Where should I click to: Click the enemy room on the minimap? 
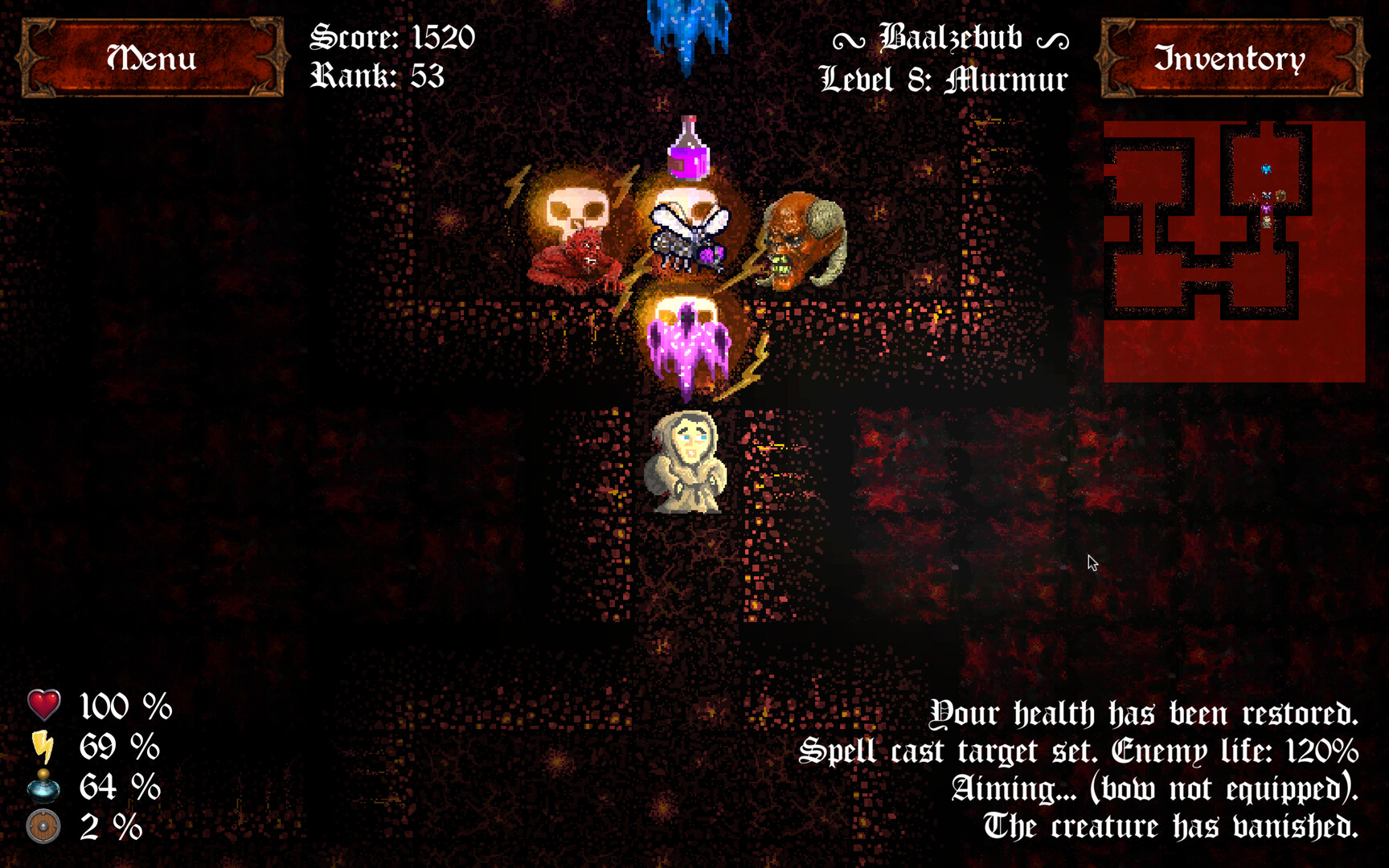point(1268,197)
